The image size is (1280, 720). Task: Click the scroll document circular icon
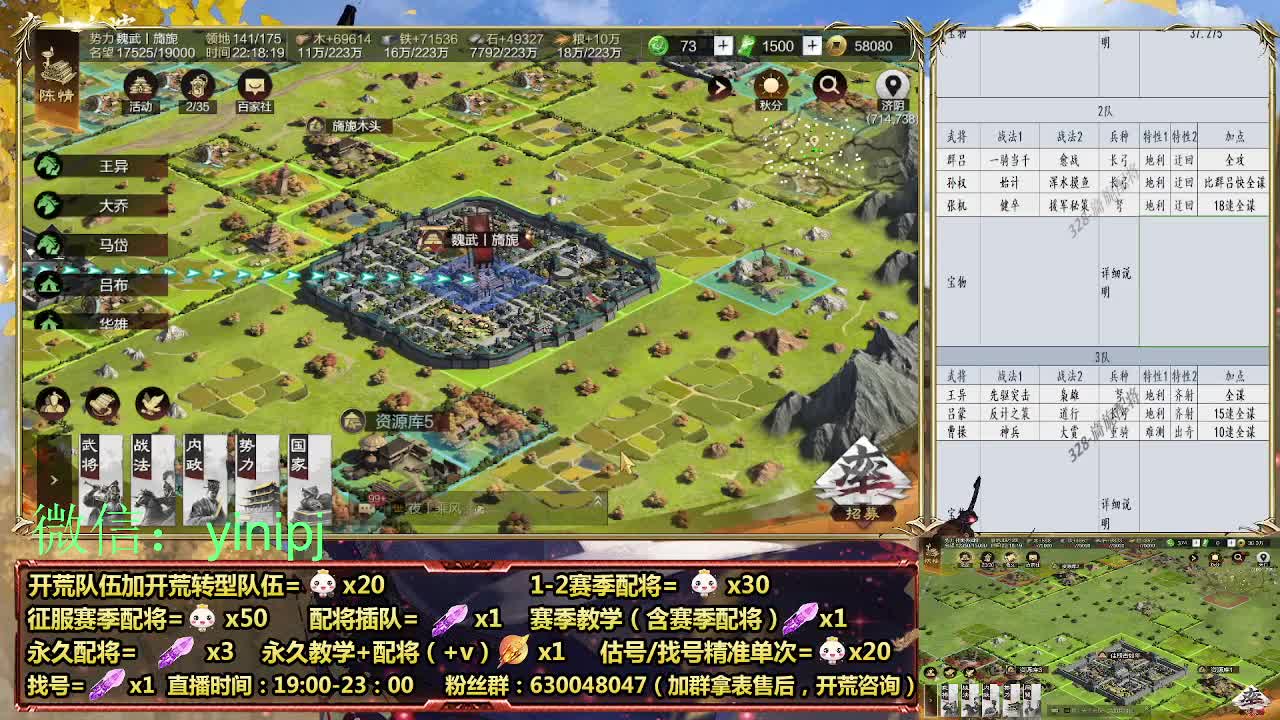102,401
